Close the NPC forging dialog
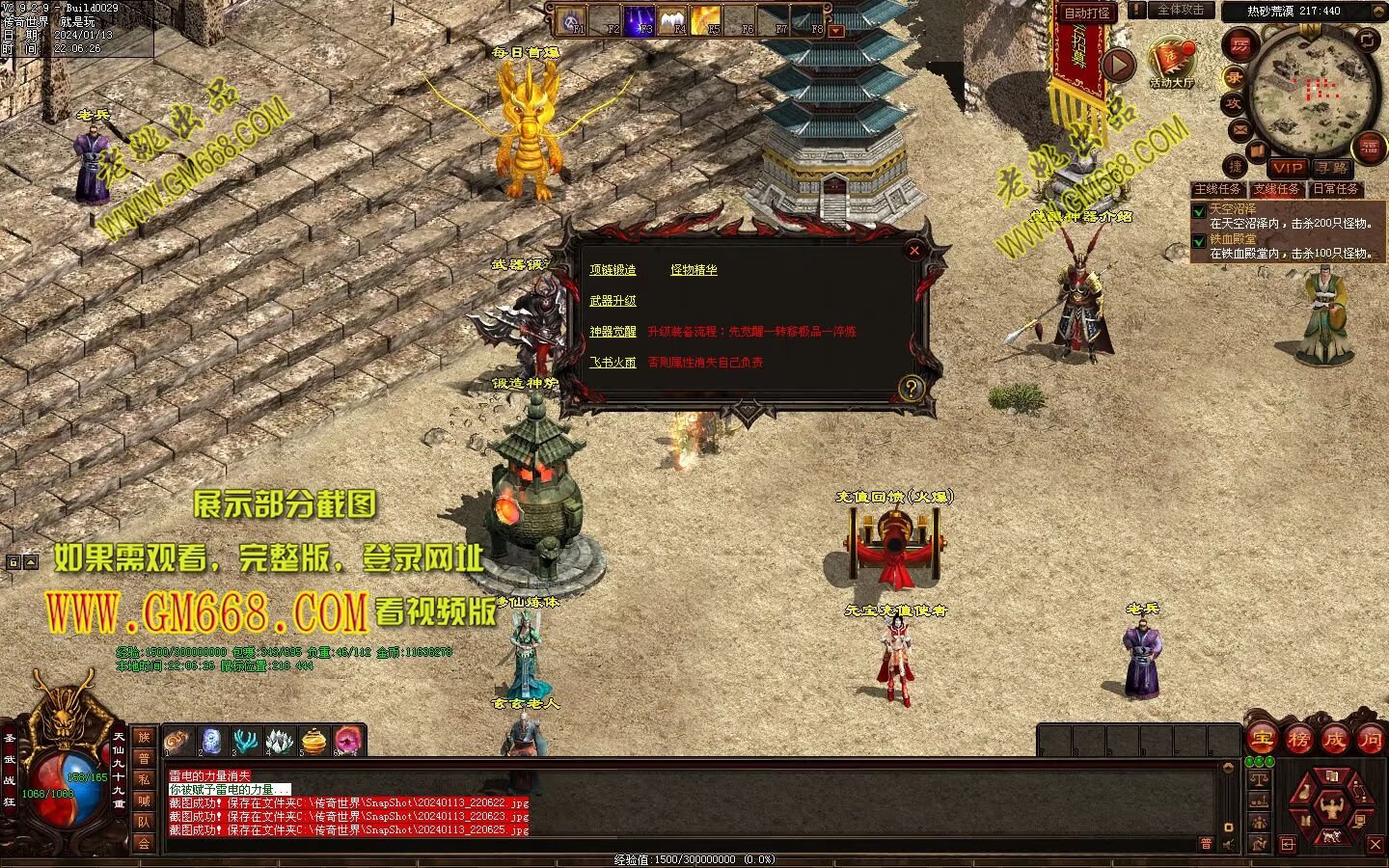This screenshot has width=1389, height=868. tap(914, 251)
